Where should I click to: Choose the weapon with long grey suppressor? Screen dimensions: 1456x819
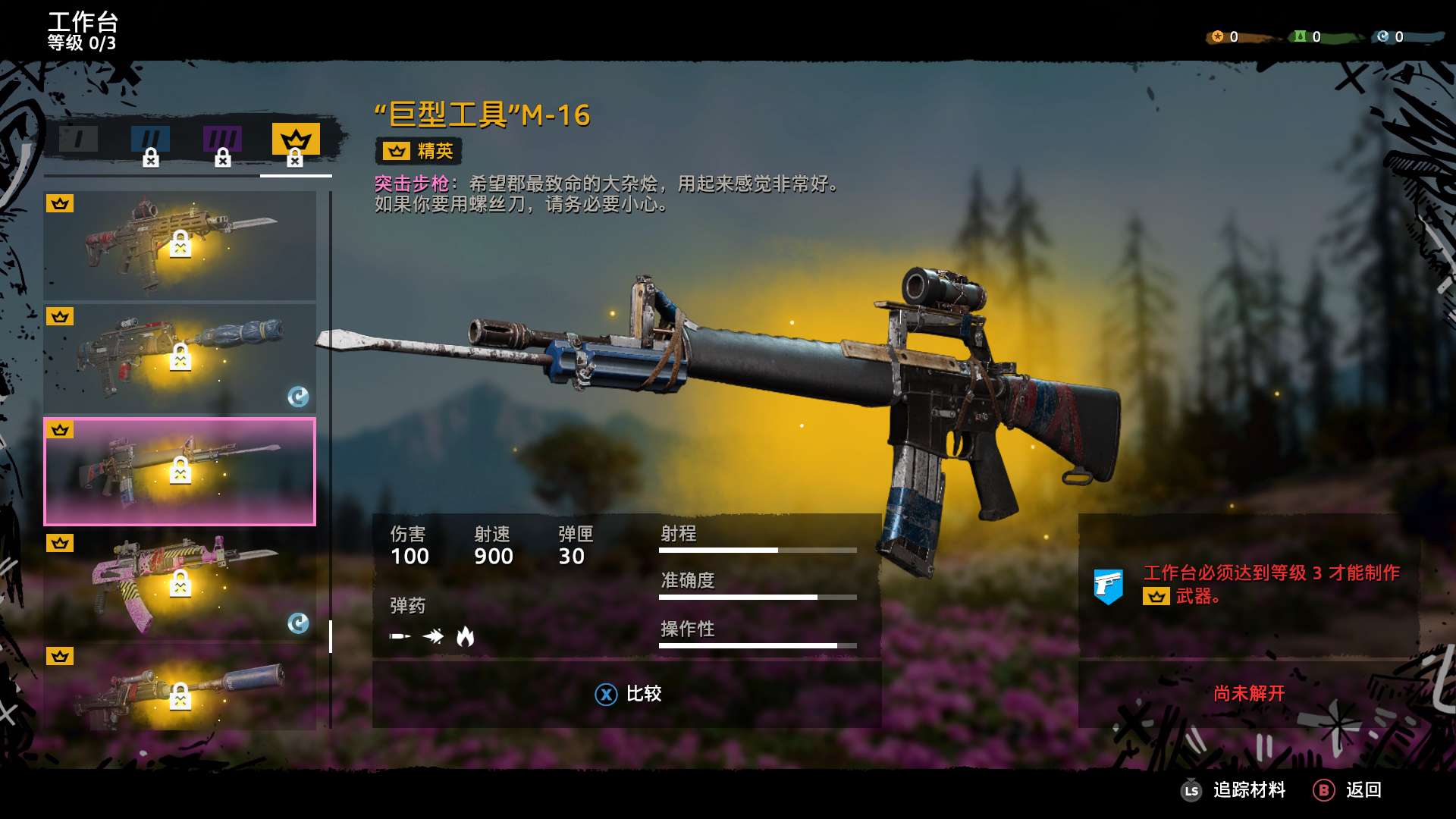180,689
